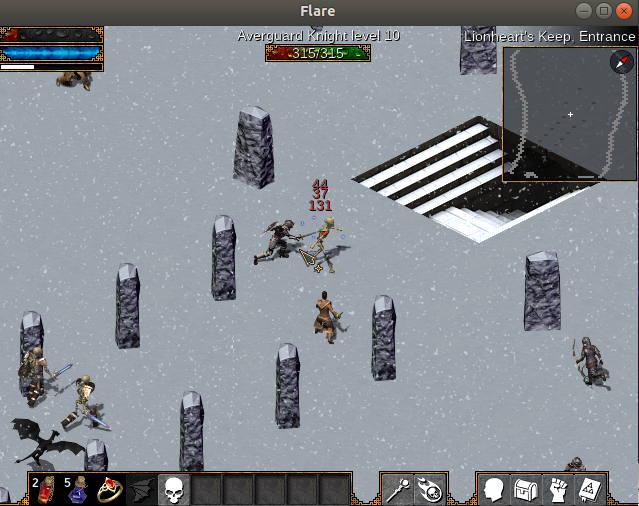Close the Flare window
The image size is (639, 506).
pos(626,11)
